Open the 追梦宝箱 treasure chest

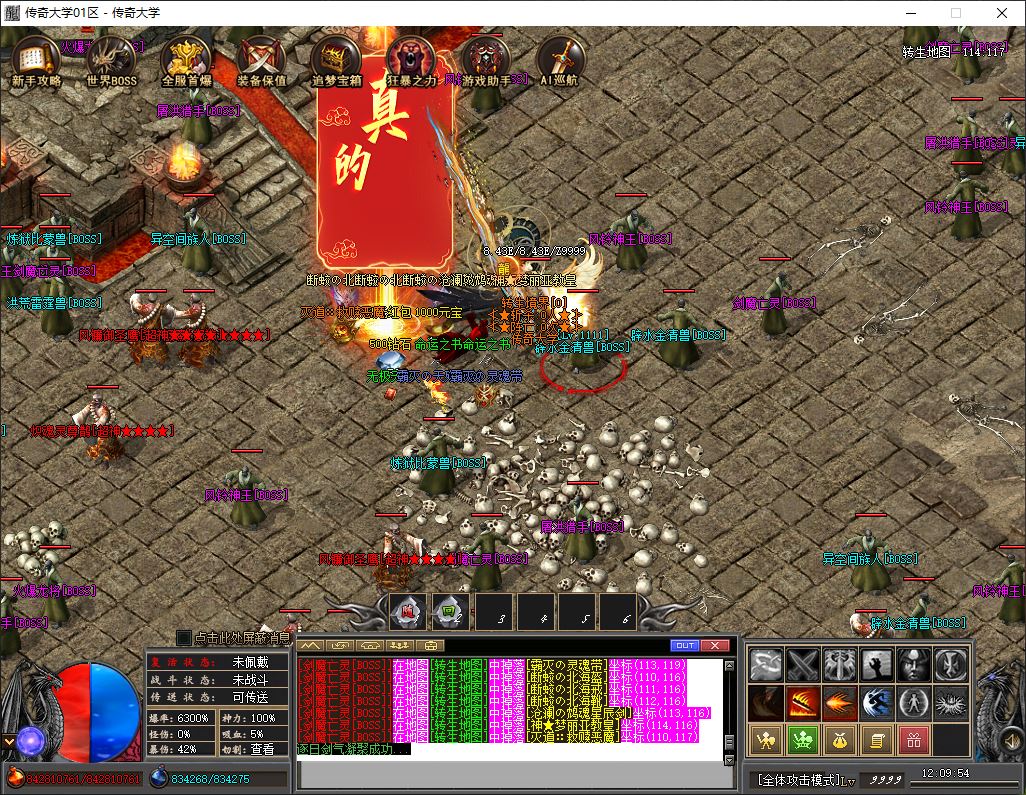[336, 62]
